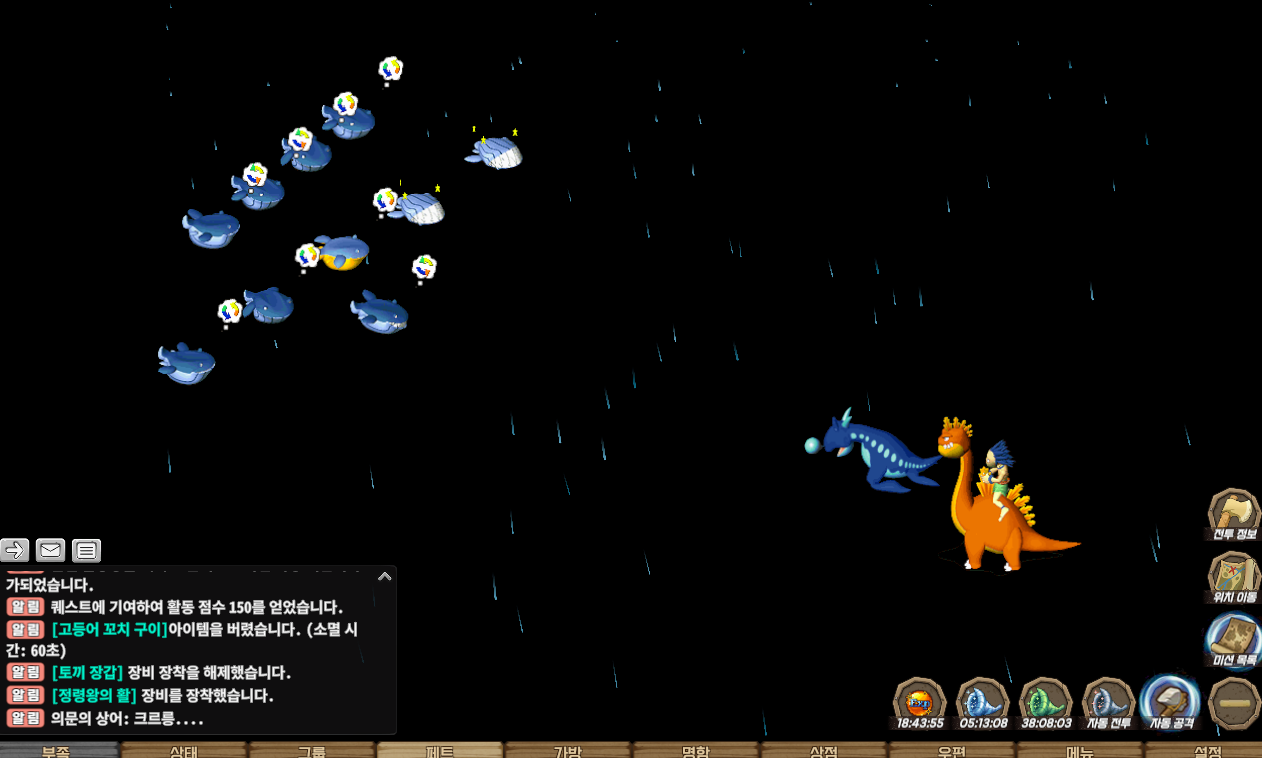Toggle the 자동 전투 auto battle button
Image resolution: width=1262 pixels, height=758 pixels.
click(x=1108, y=701)
